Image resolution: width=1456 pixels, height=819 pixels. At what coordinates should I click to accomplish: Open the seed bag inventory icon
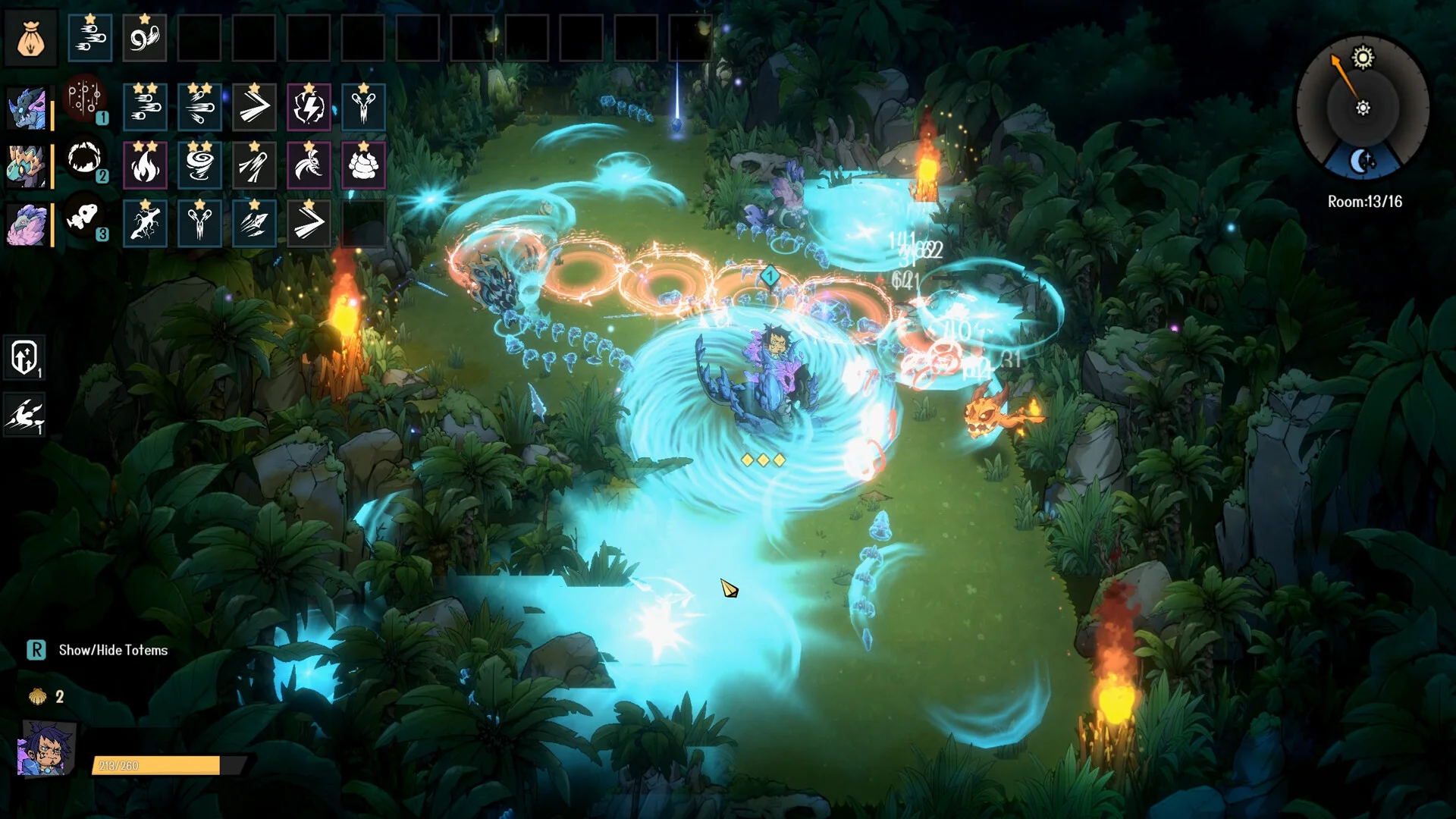[x=30, y=38]
